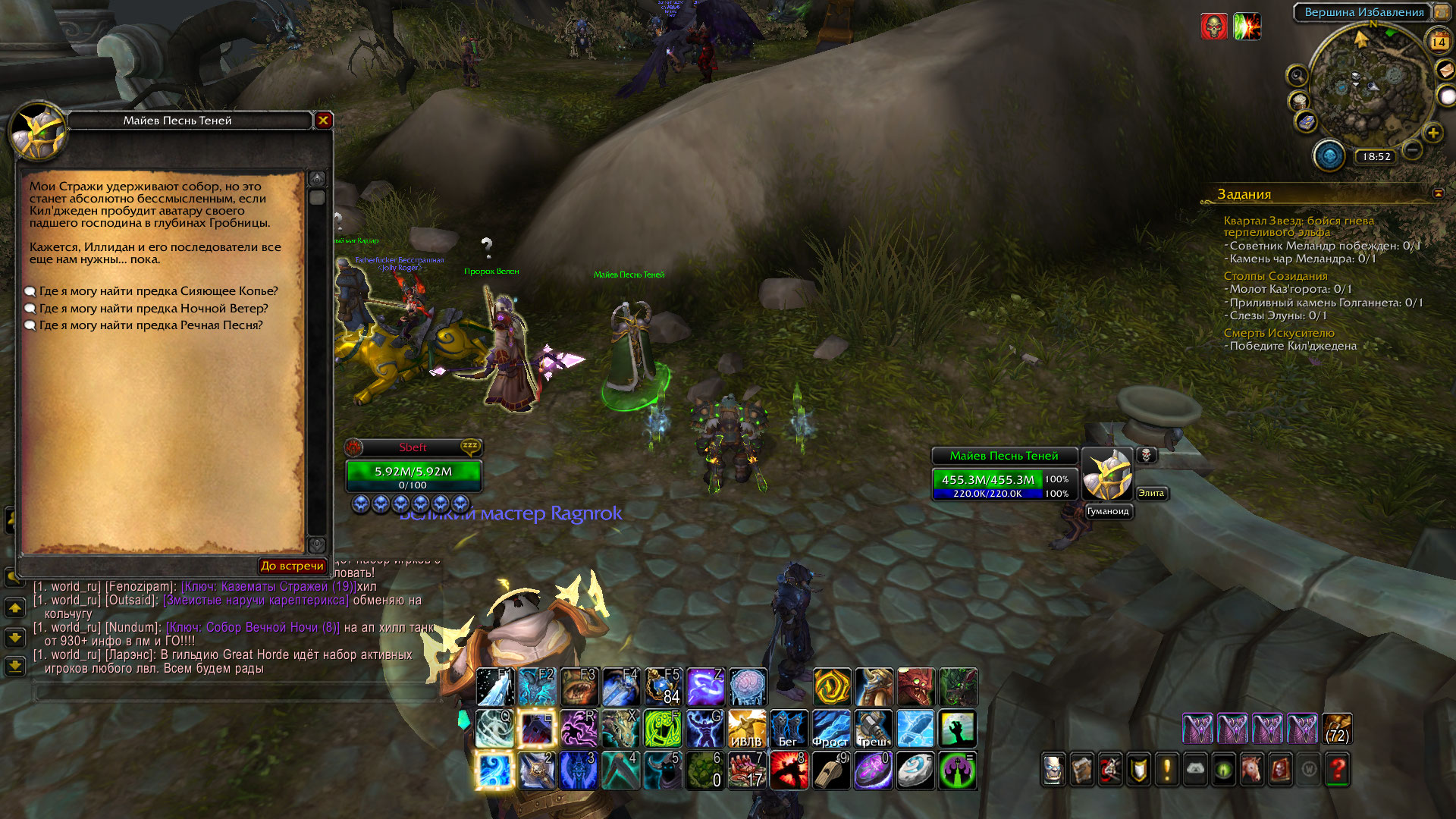1456x819 pixels.
Task: Activate the frozen brain ability icon
Action: coord(748,687)
